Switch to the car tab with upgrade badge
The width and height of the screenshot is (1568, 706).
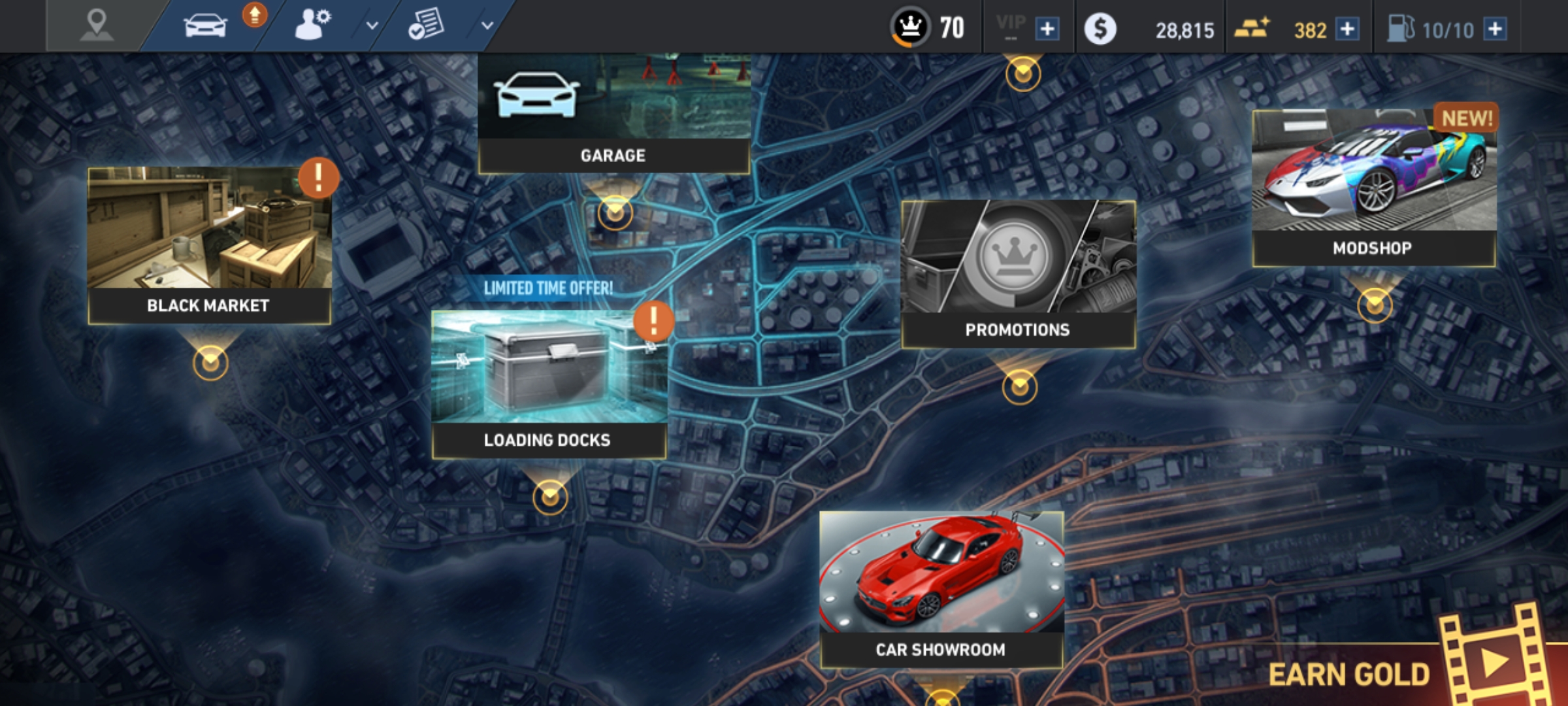(206, 25)
